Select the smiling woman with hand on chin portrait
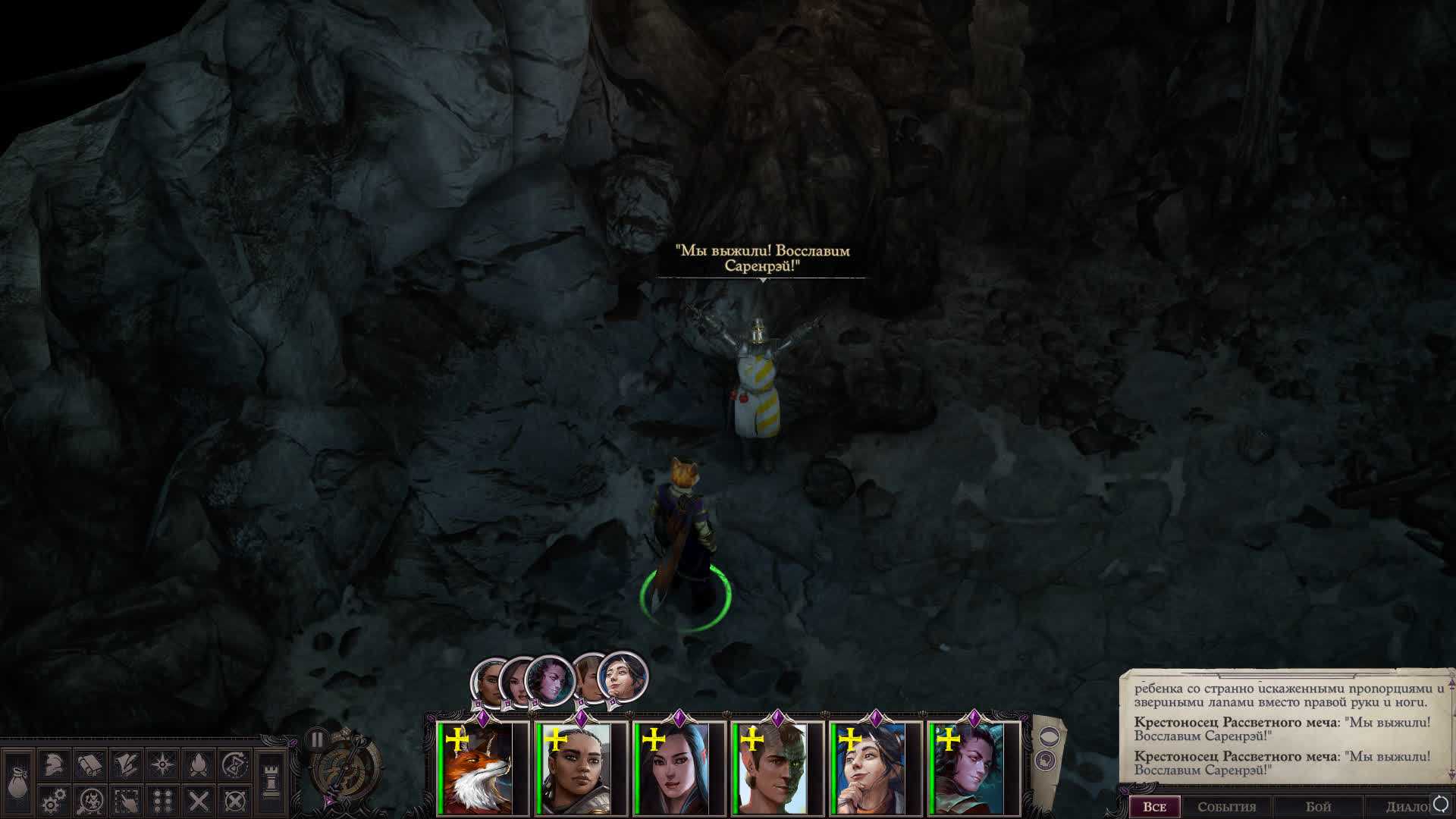This screenshot has height=819, width=1456. [x=871, y=769]
